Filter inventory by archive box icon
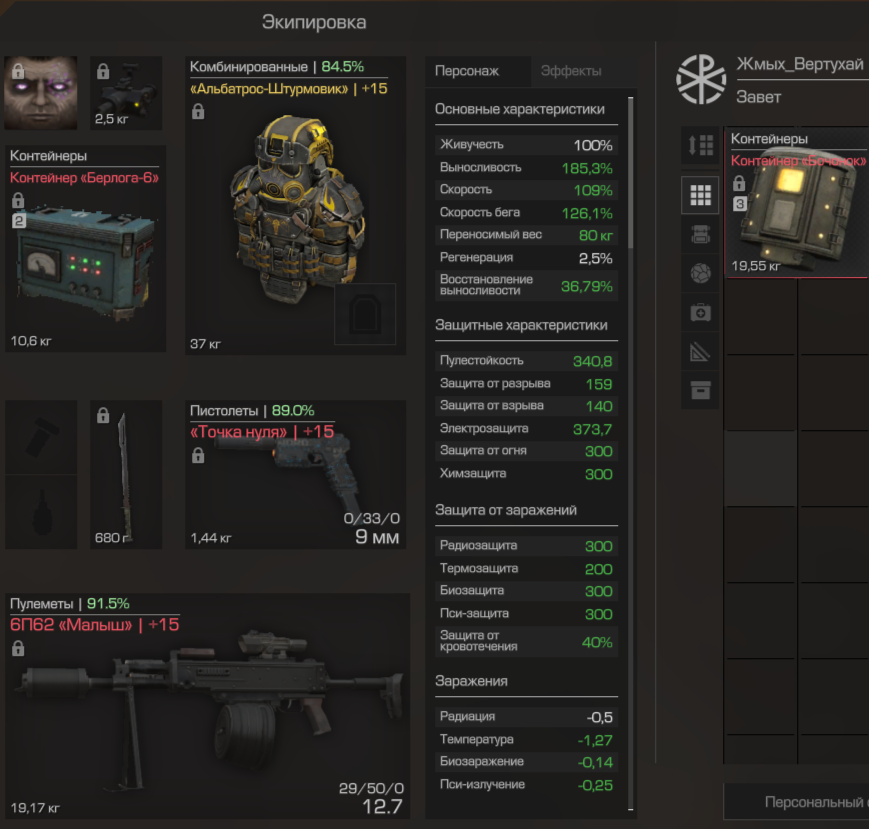 click(x=700, y=390)
